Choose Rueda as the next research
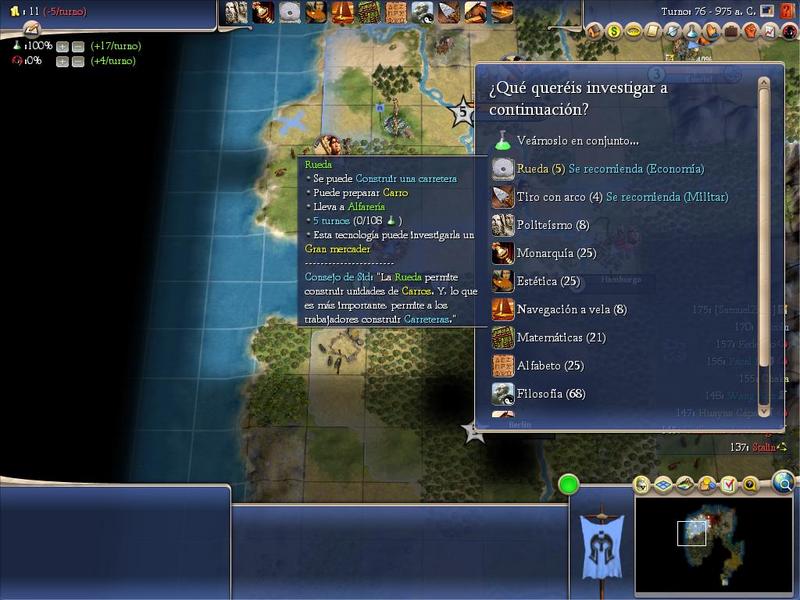The height and width of the screenshot is (600, 800). [540, 169]
